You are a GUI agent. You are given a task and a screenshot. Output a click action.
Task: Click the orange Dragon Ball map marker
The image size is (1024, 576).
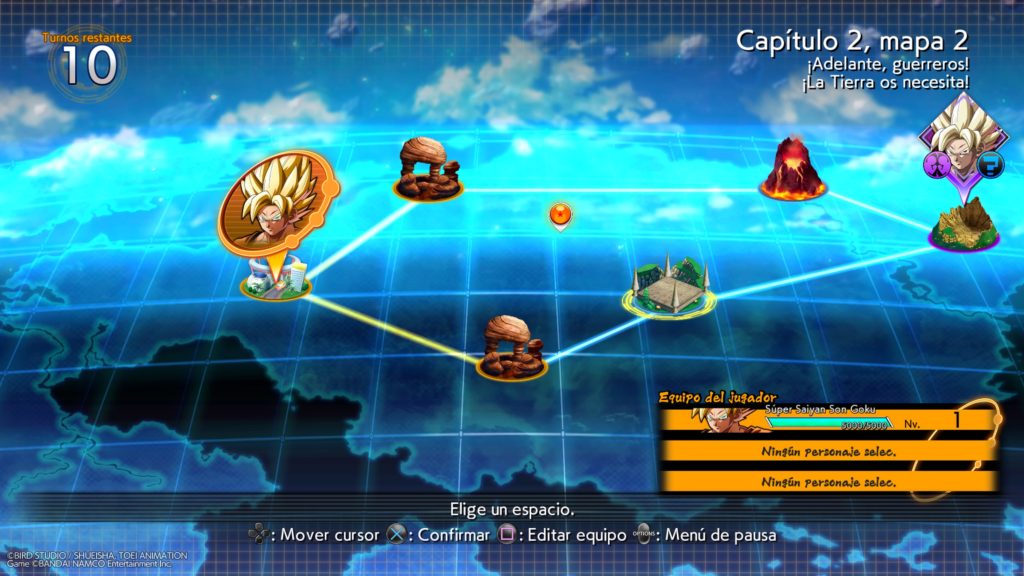tap(561, 216)
